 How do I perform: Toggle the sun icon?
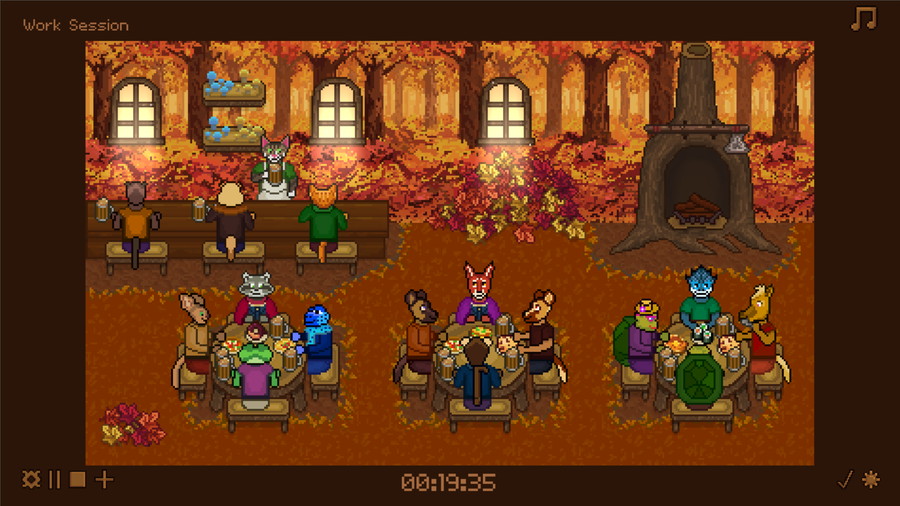tap(871, 480)
